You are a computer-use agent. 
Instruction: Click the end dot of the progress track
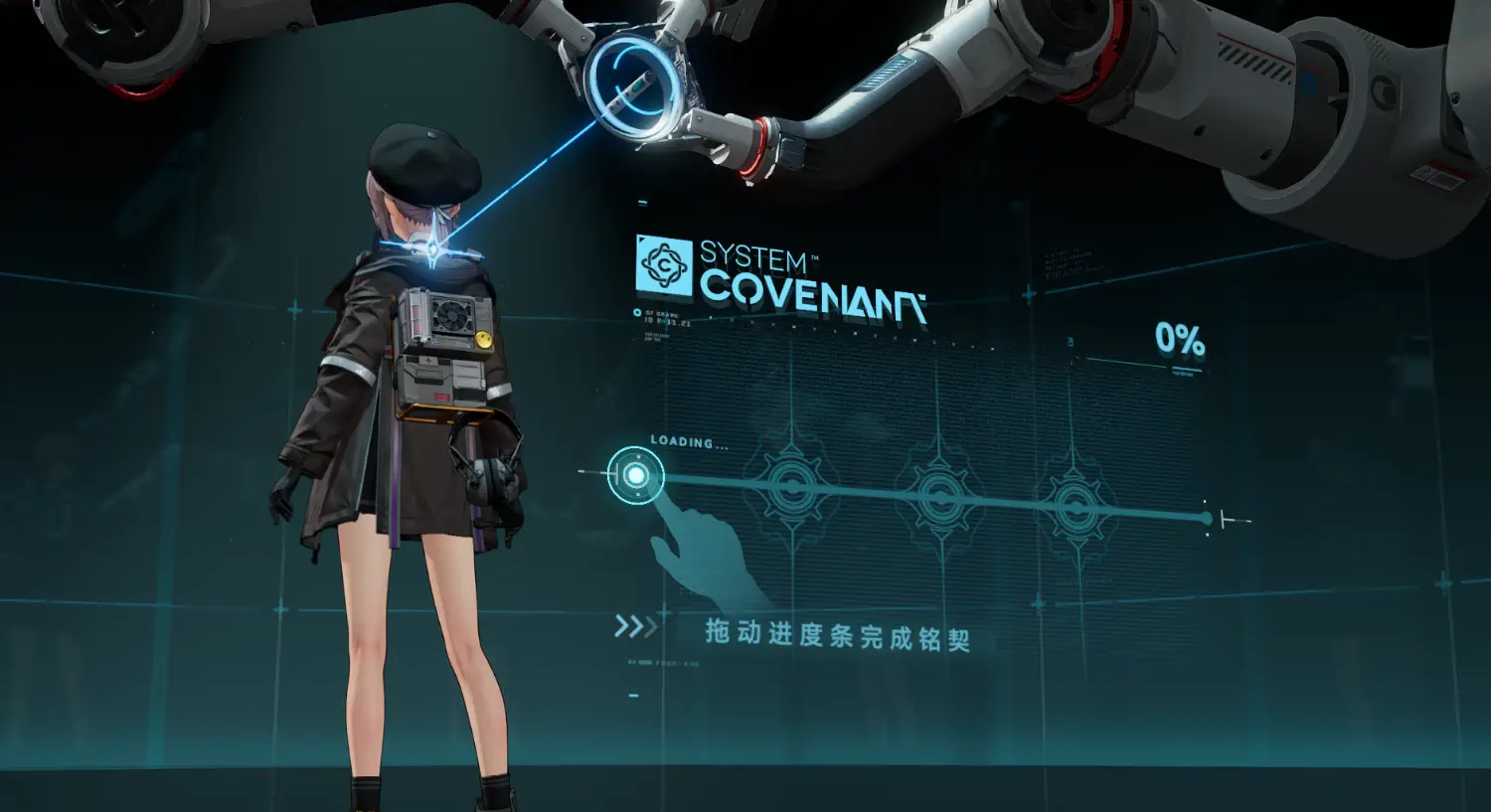1207,518
